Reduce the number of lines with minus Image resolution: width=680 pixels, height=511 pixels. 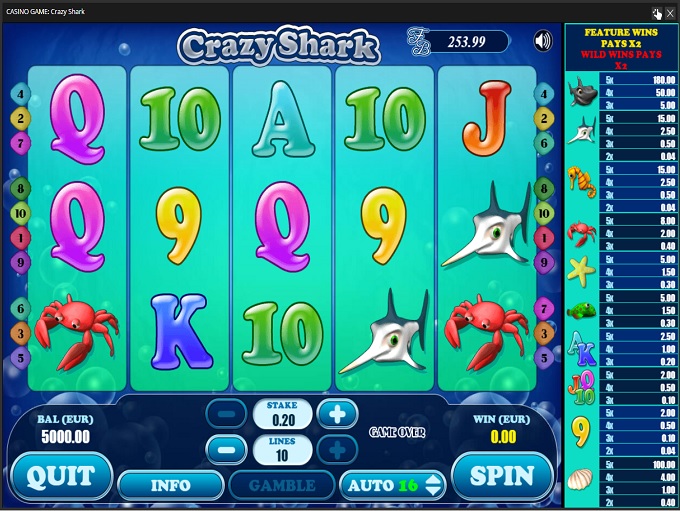226,449
